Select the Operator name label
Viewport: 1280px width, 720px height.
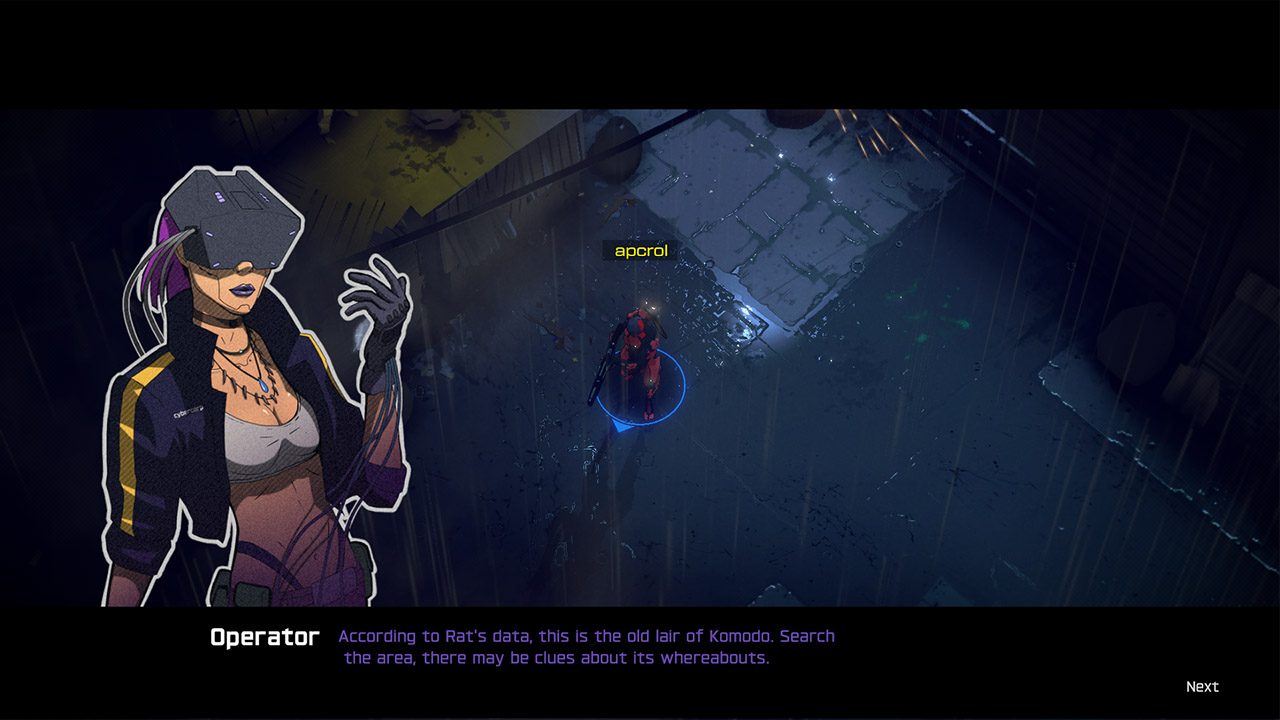tap(264, 637)
